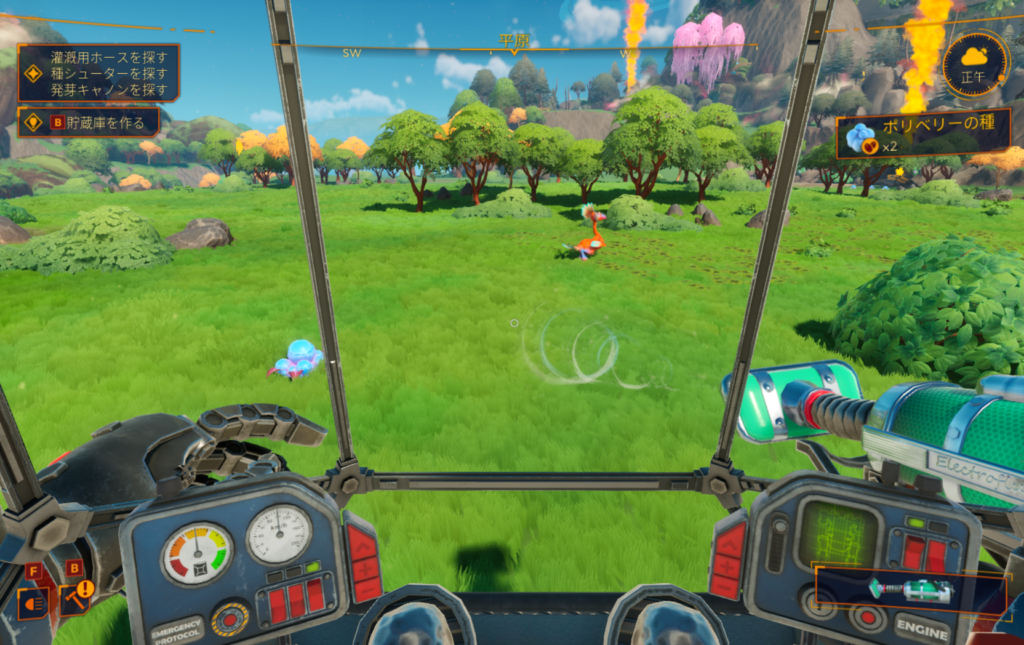Viewport: 1024px width, 645px height.
Task: Select the equipped tool slot
Action: (x=909, y=590)
